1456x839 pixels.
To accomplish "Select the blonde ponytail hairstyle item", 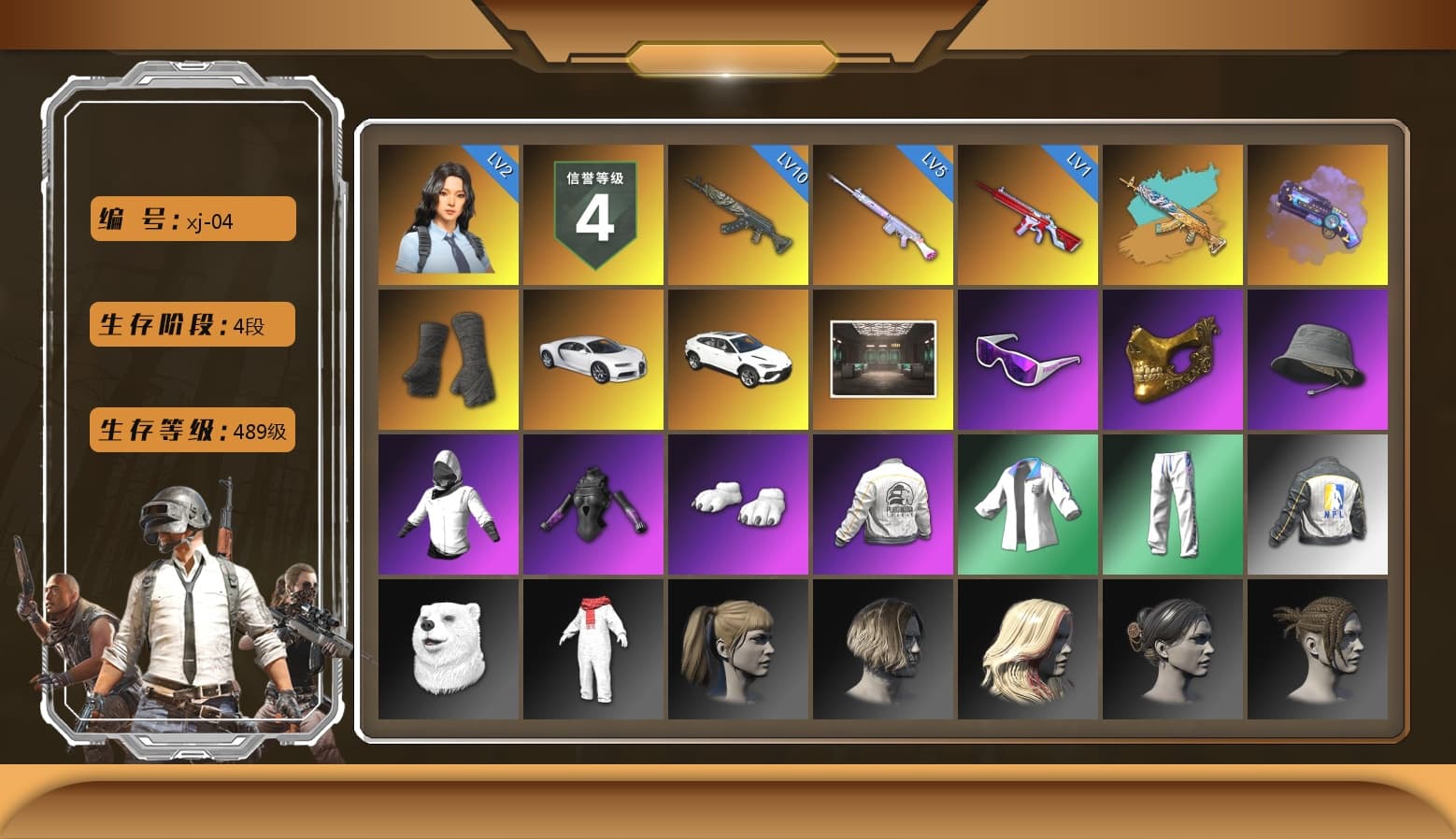I will click(x=738, y=649).
